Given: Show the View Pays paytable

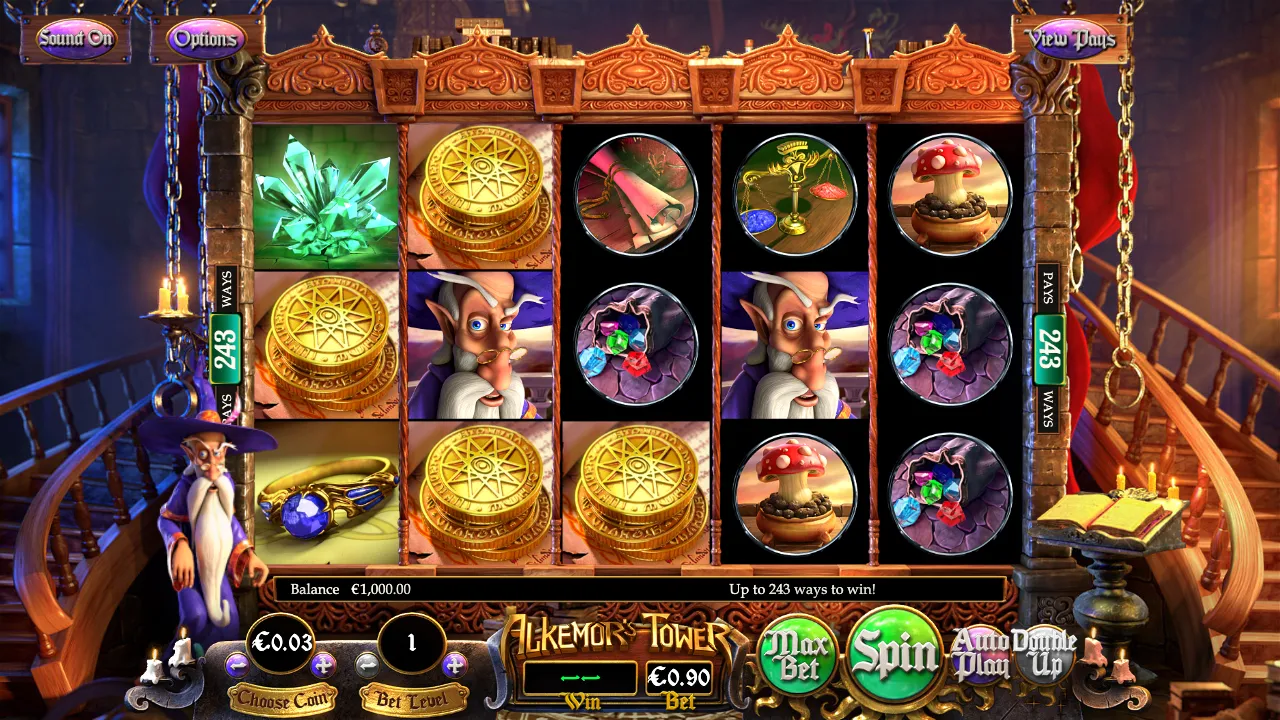Looking at the screenshot, I should pyautogui.click(x=1070, y=39).
